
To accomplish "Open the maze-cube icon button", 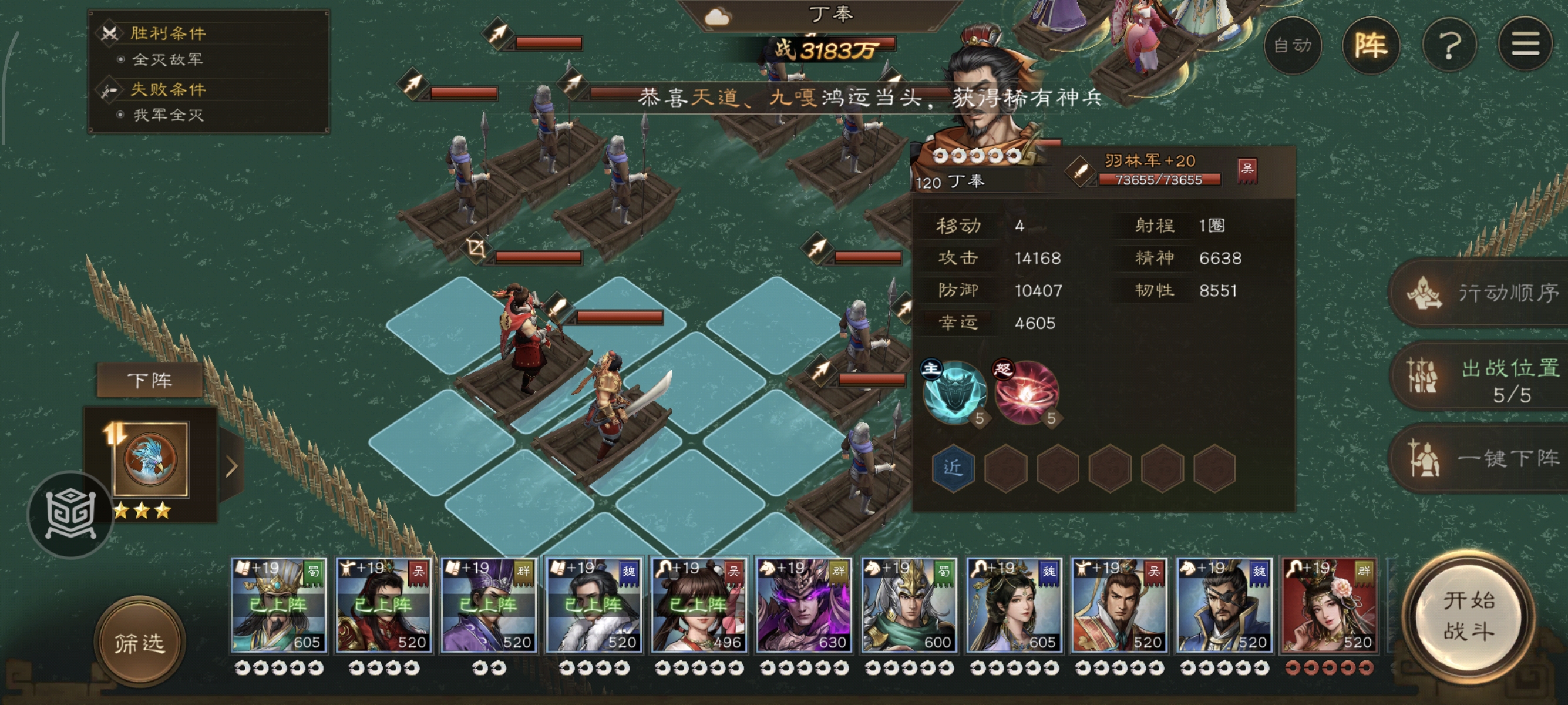I will tap(71, 515).
